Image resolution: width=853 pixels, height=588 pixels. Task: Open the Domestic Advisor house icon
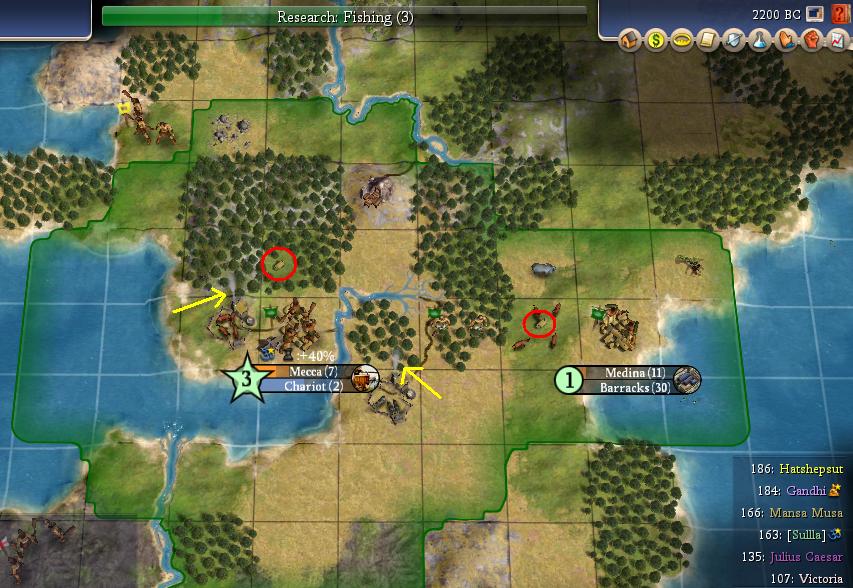(630, 41)
